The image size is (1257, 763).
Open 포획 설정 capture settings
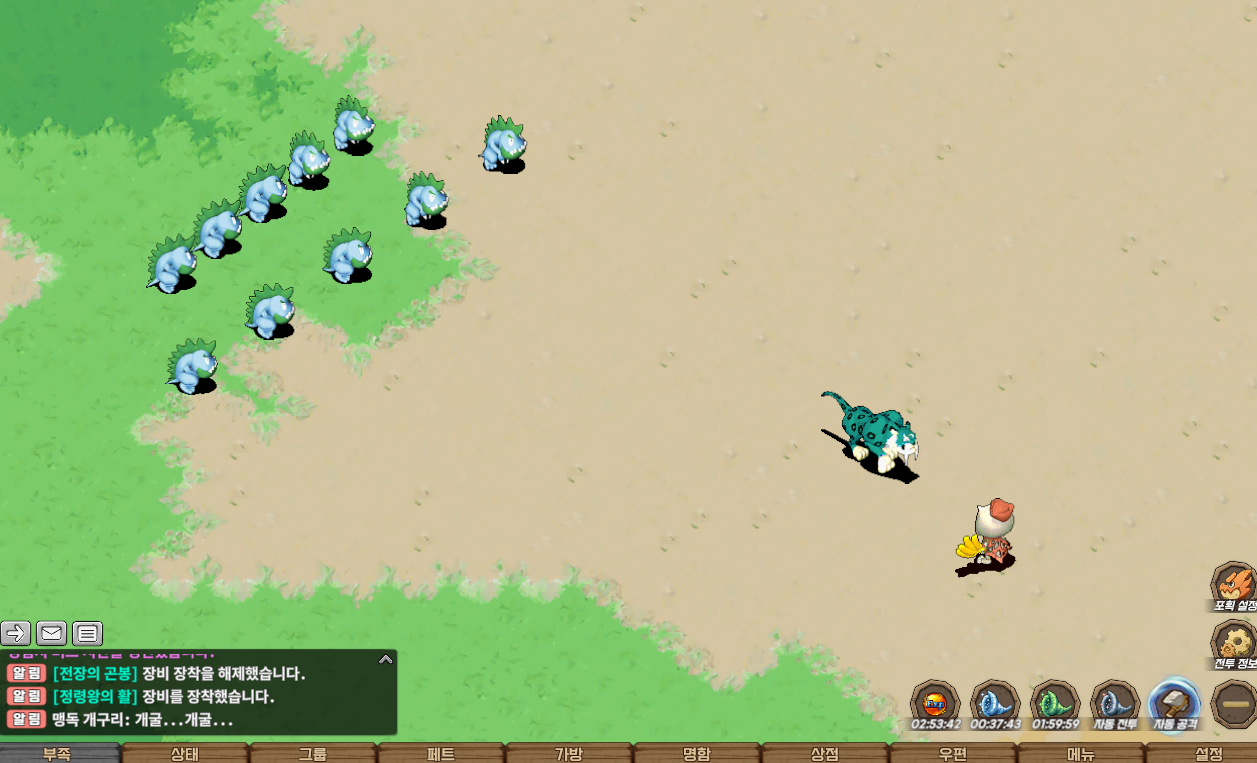(x=1234, y=584)
